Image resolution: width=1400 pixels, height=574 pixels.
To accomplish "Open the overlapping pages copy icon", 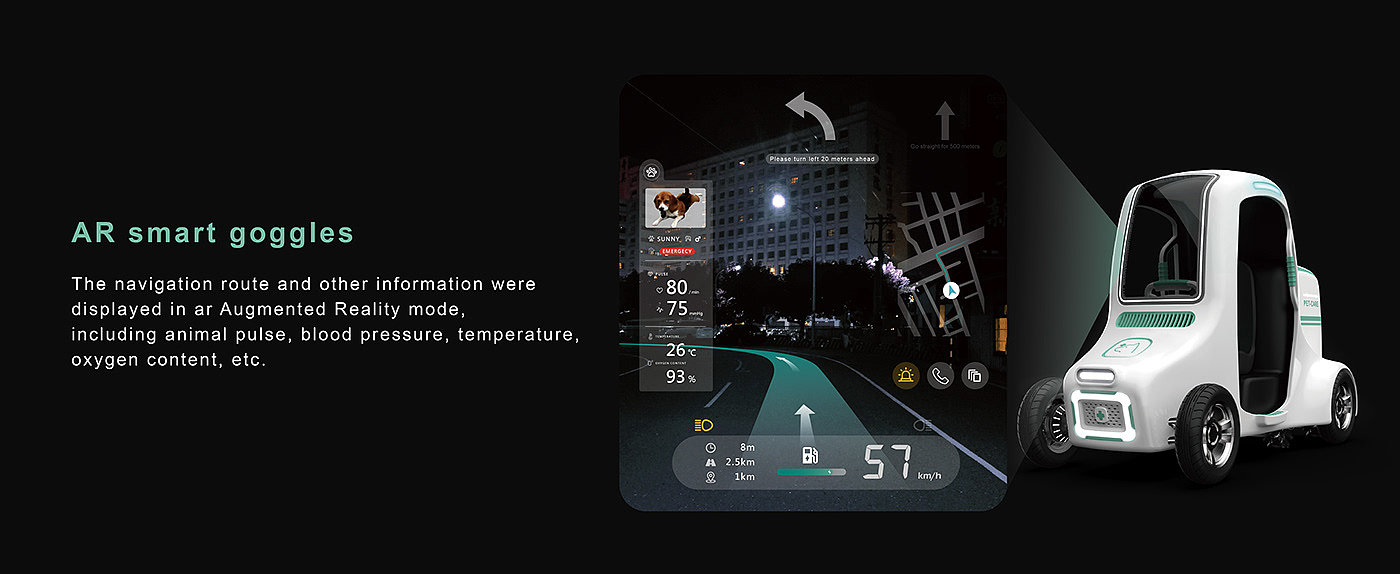I will (x=974, y=376).
